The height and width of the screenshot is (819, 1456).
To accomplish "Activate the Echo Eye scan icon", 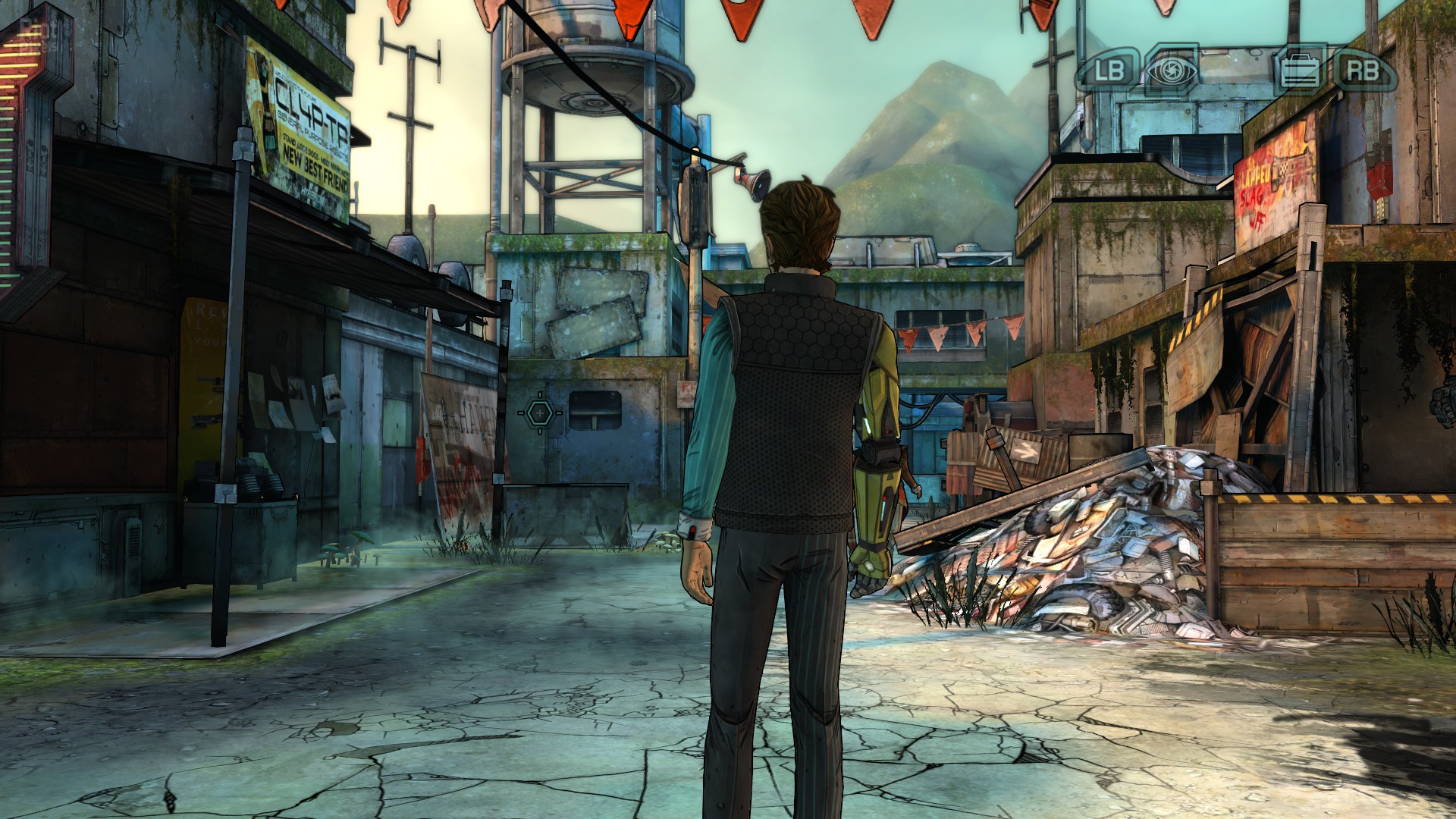I will point(1171,70).
